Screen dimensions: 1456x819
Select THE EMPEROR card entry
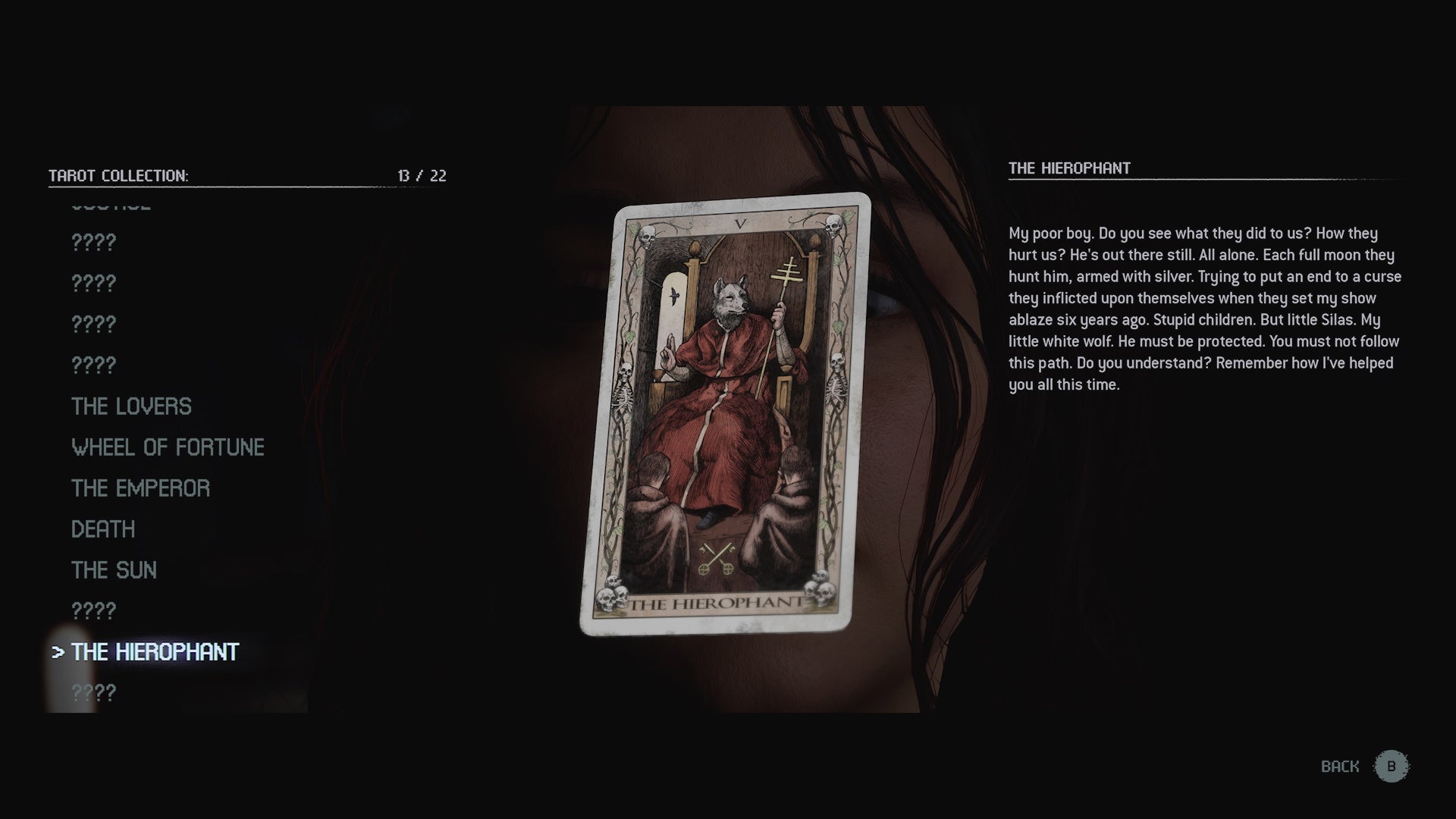tap(140, 488)
